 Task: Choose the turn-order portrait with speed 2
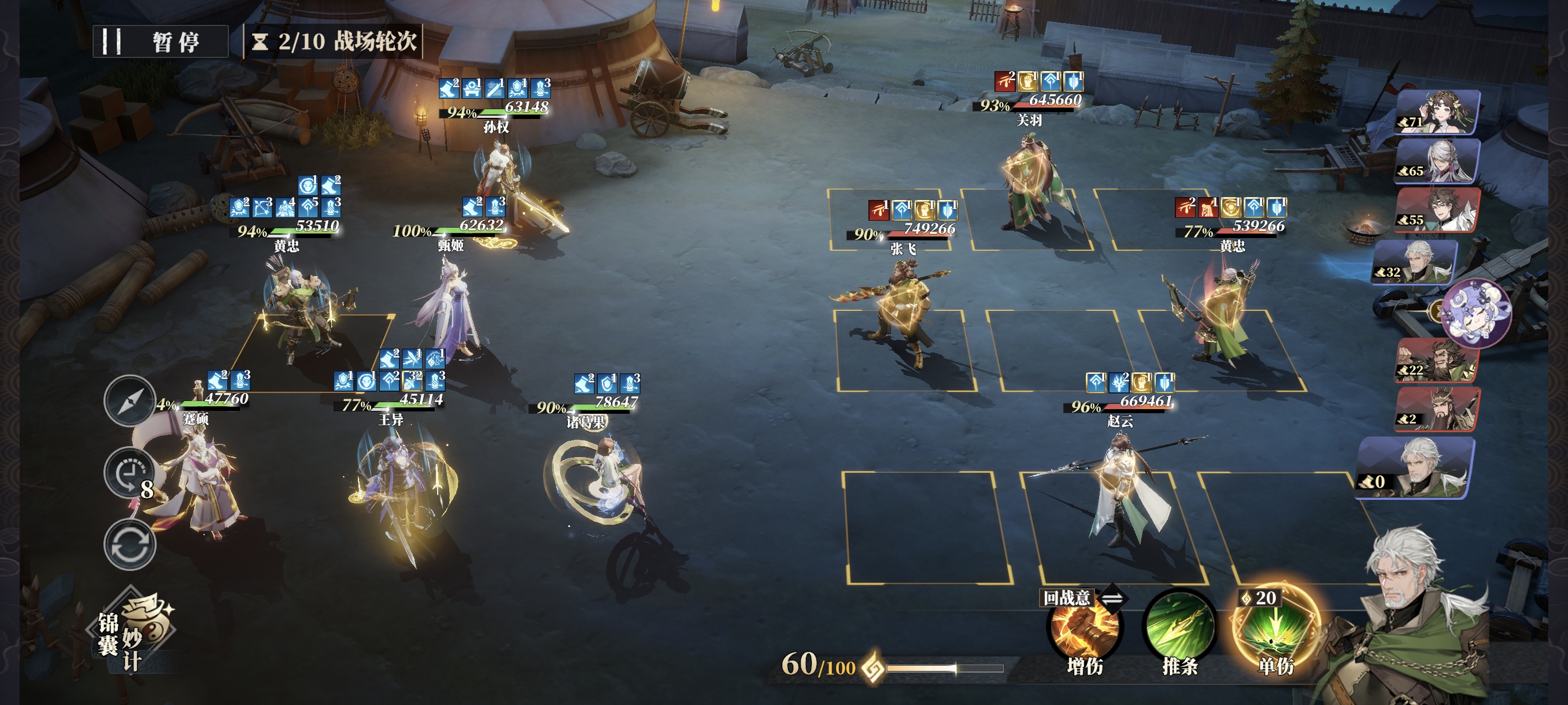(1437, 409)
